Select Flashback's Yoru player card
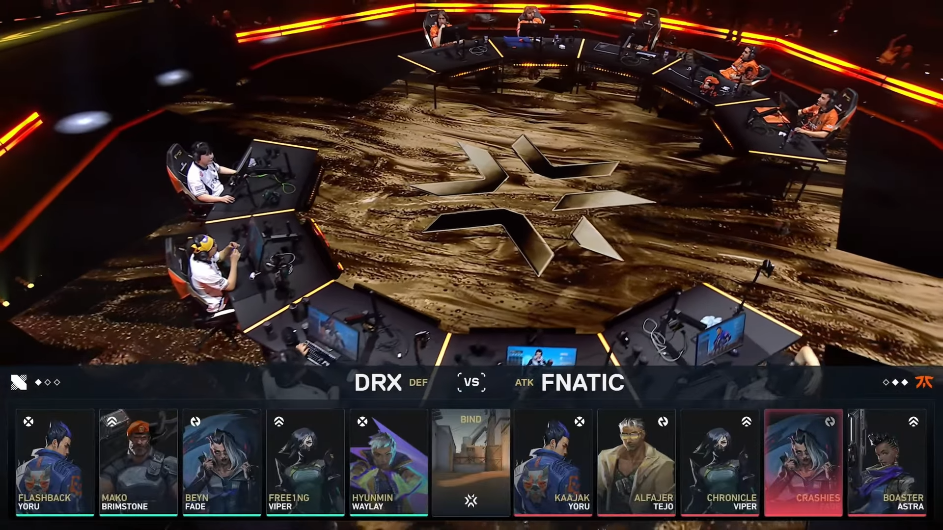This screenshot has height=530, width=943. (55, 461)
